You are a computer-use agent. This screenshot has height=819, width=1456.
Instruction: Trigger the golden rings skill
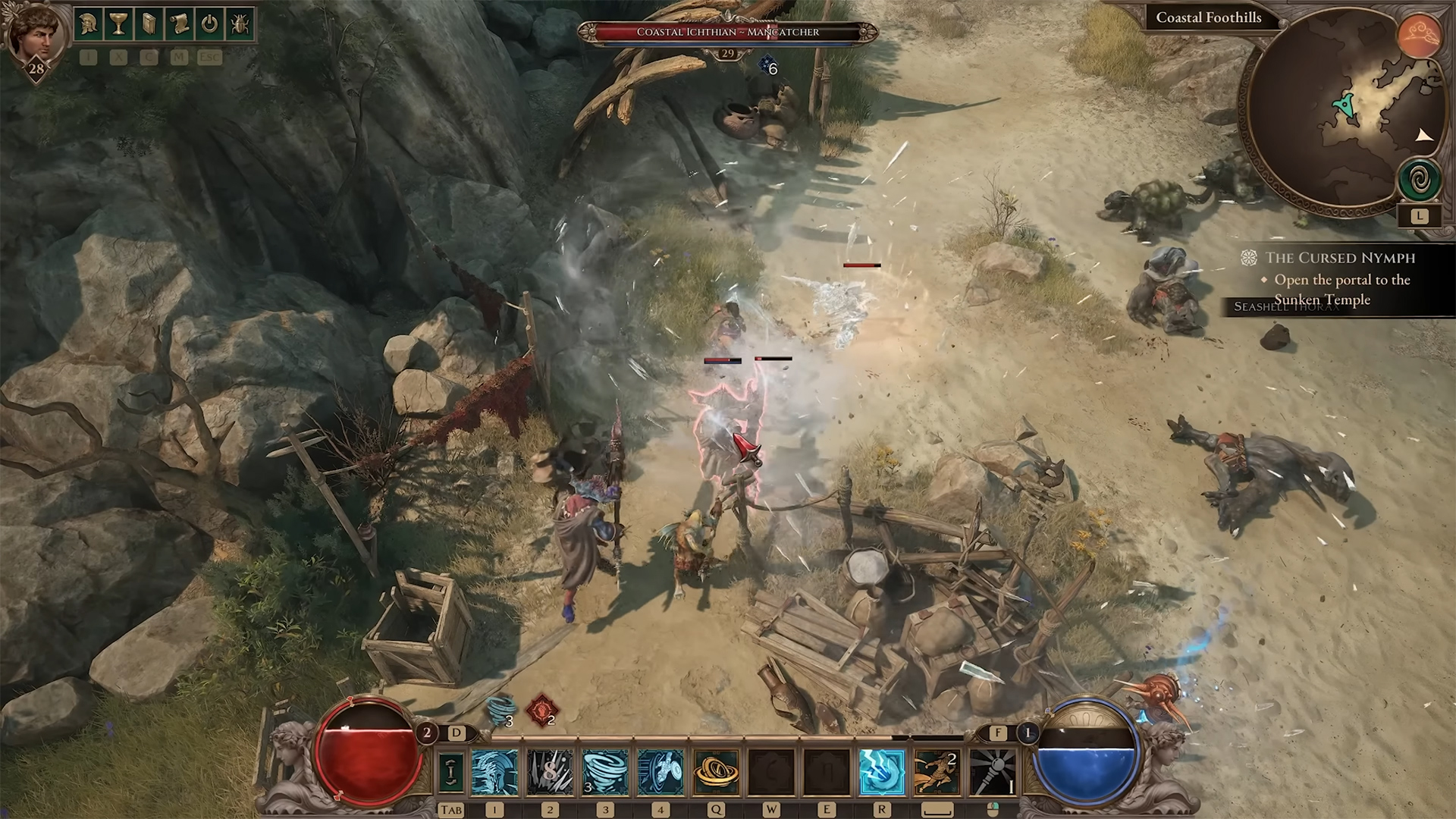716,771
